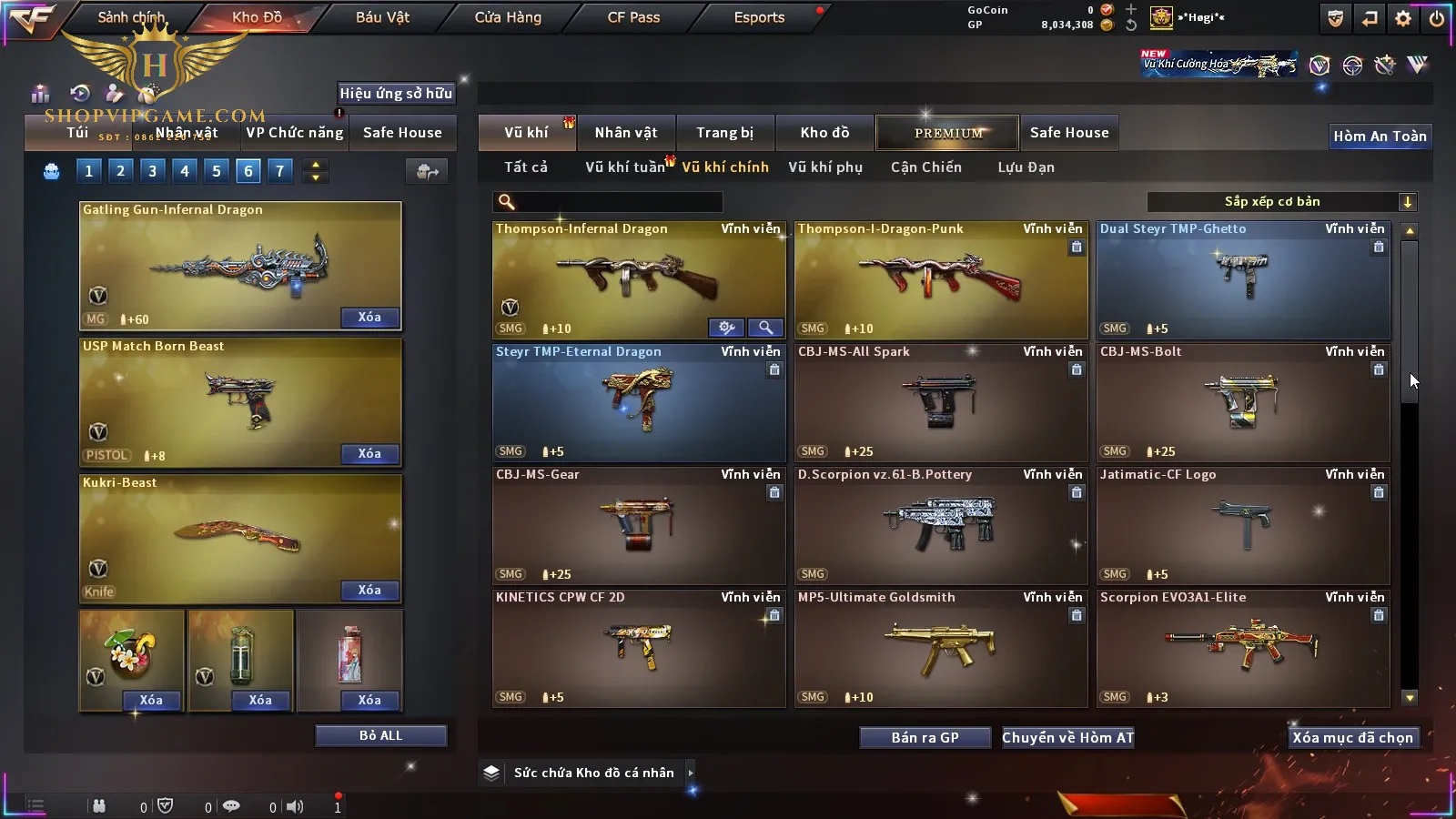The image size is (1456, 819).
Task: Open the Cửa Hàng shop menu
Action: tap(508, 17)
